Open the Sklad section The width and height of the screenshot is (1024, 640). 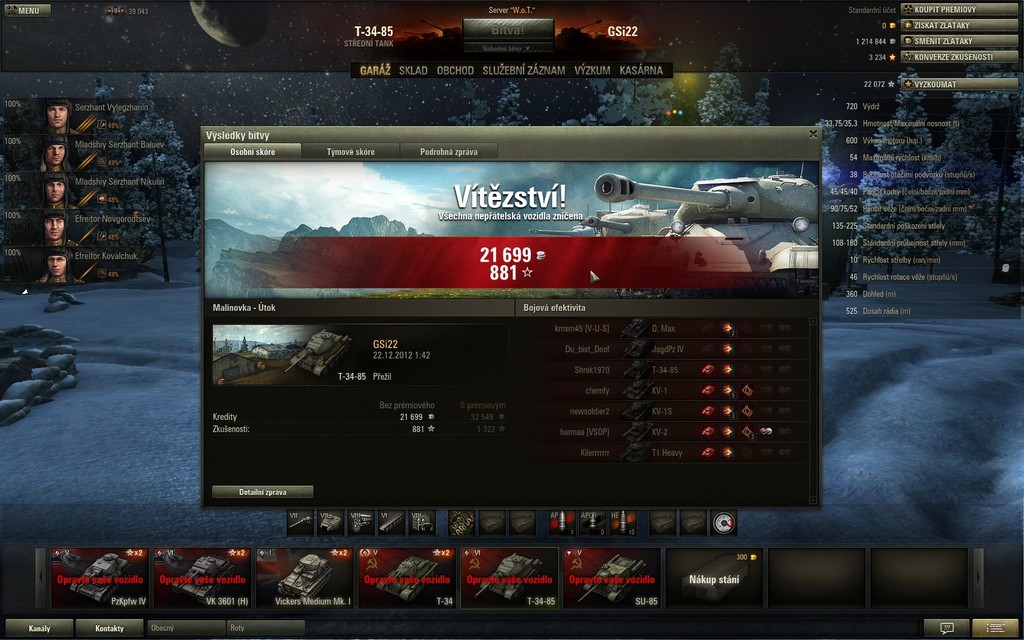click(413, 71)
